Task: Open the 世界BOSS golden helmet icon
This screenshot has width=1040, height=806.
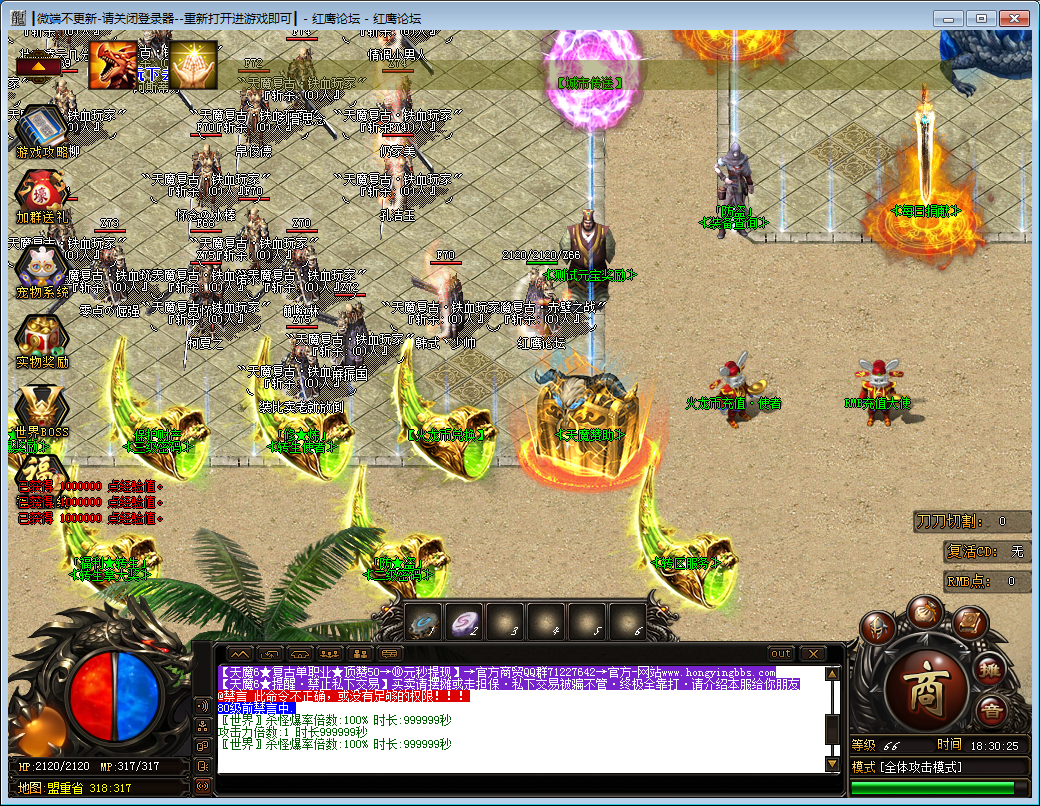Action: 40,408
